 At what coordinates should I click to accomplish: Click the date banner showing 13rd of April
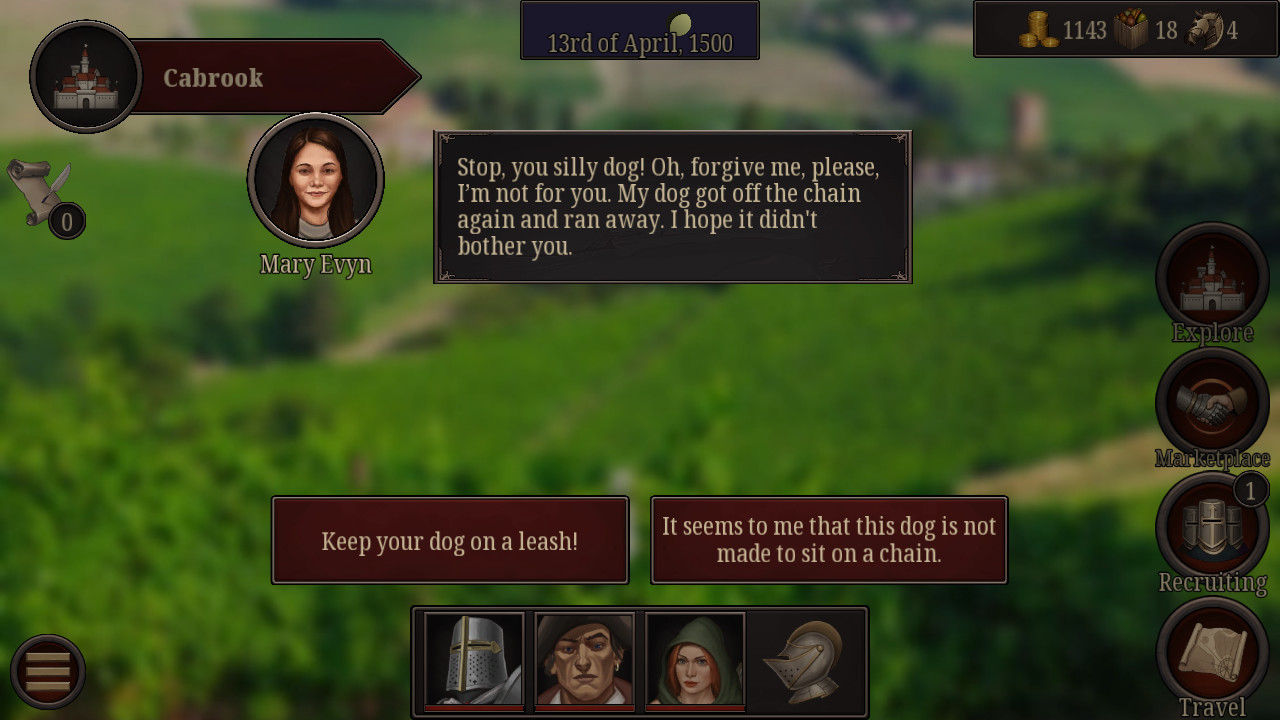pyautogui.click(x=639, y=30)
